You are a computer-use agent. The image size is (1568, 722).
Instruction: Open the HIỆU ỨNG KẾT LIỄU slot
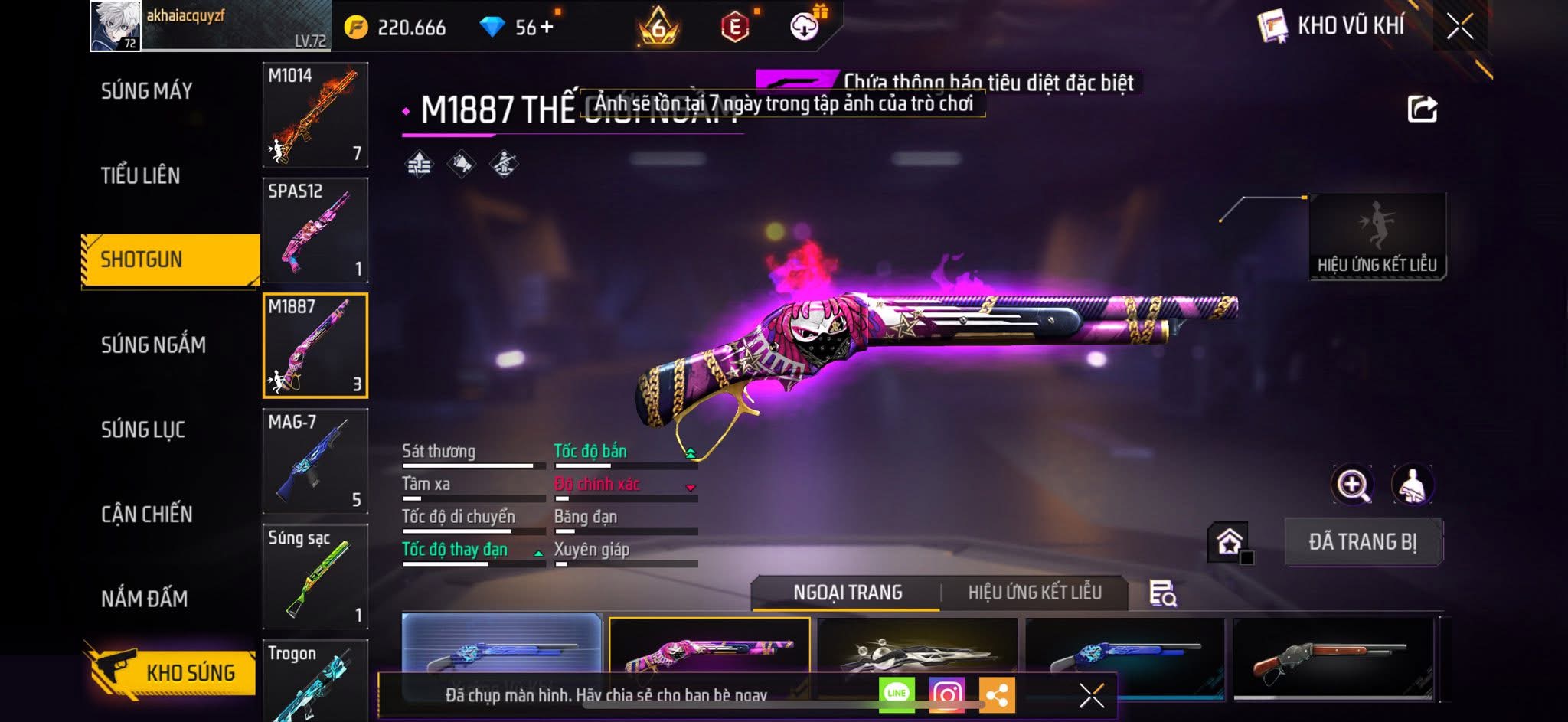1377,237
